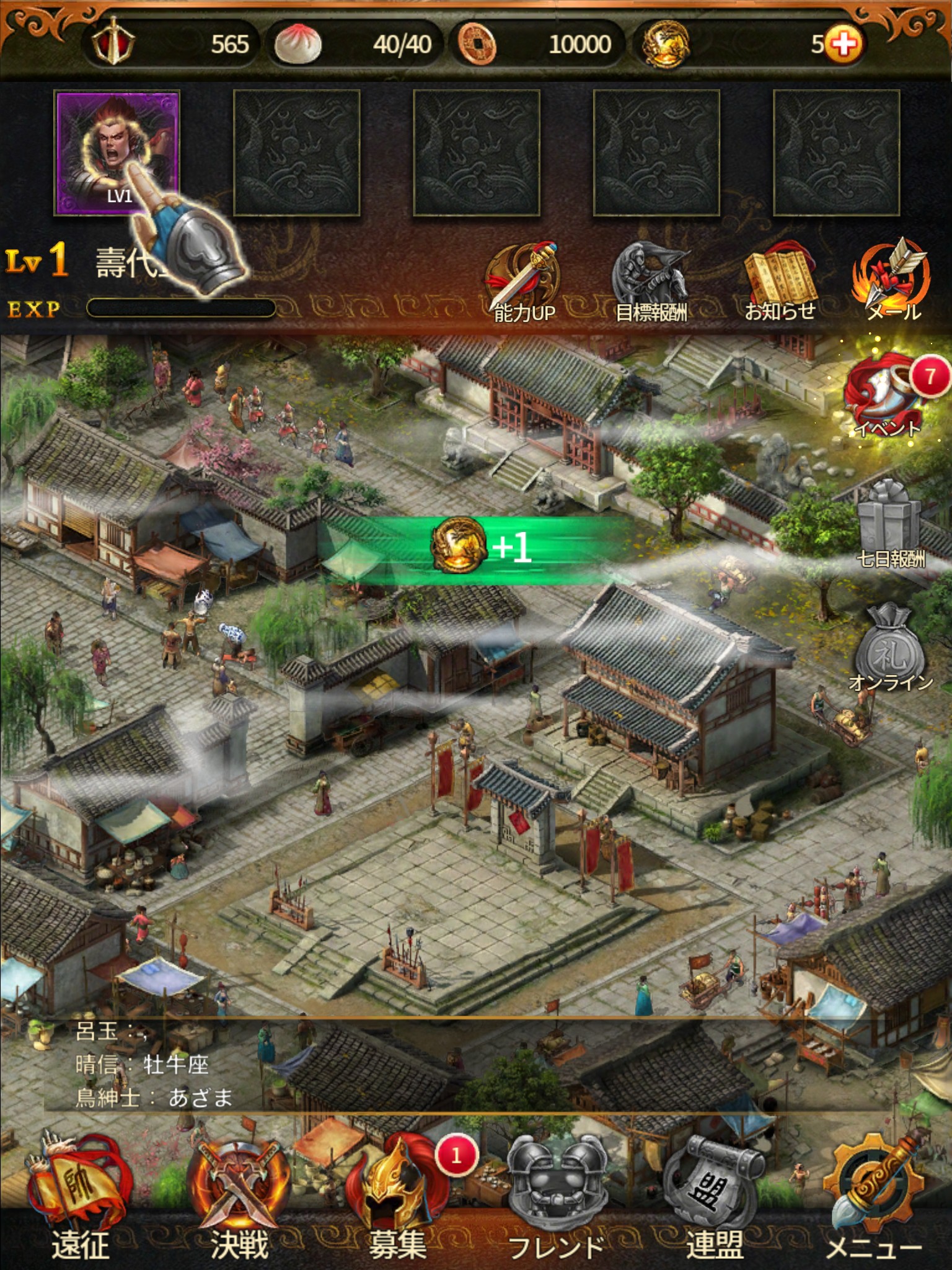Open the お知らせ notice scroll
Image resolution: width=952 pixels, height=1270 pixels.
point(780,283)
